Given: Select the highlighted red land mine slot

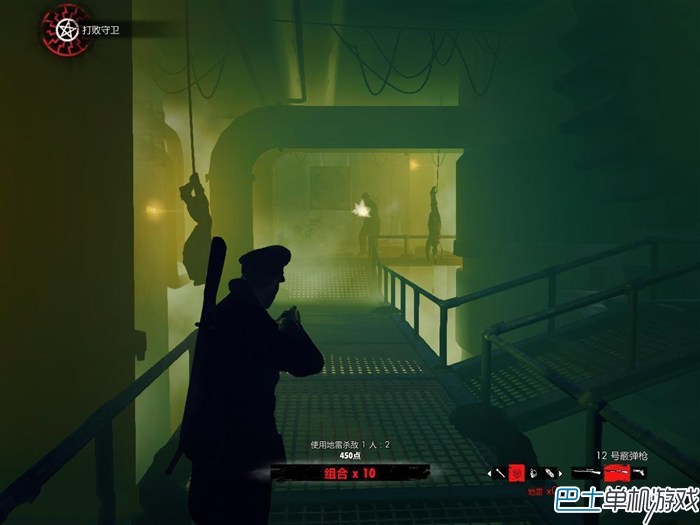Looking at the screenshot, I should point(516,472).
